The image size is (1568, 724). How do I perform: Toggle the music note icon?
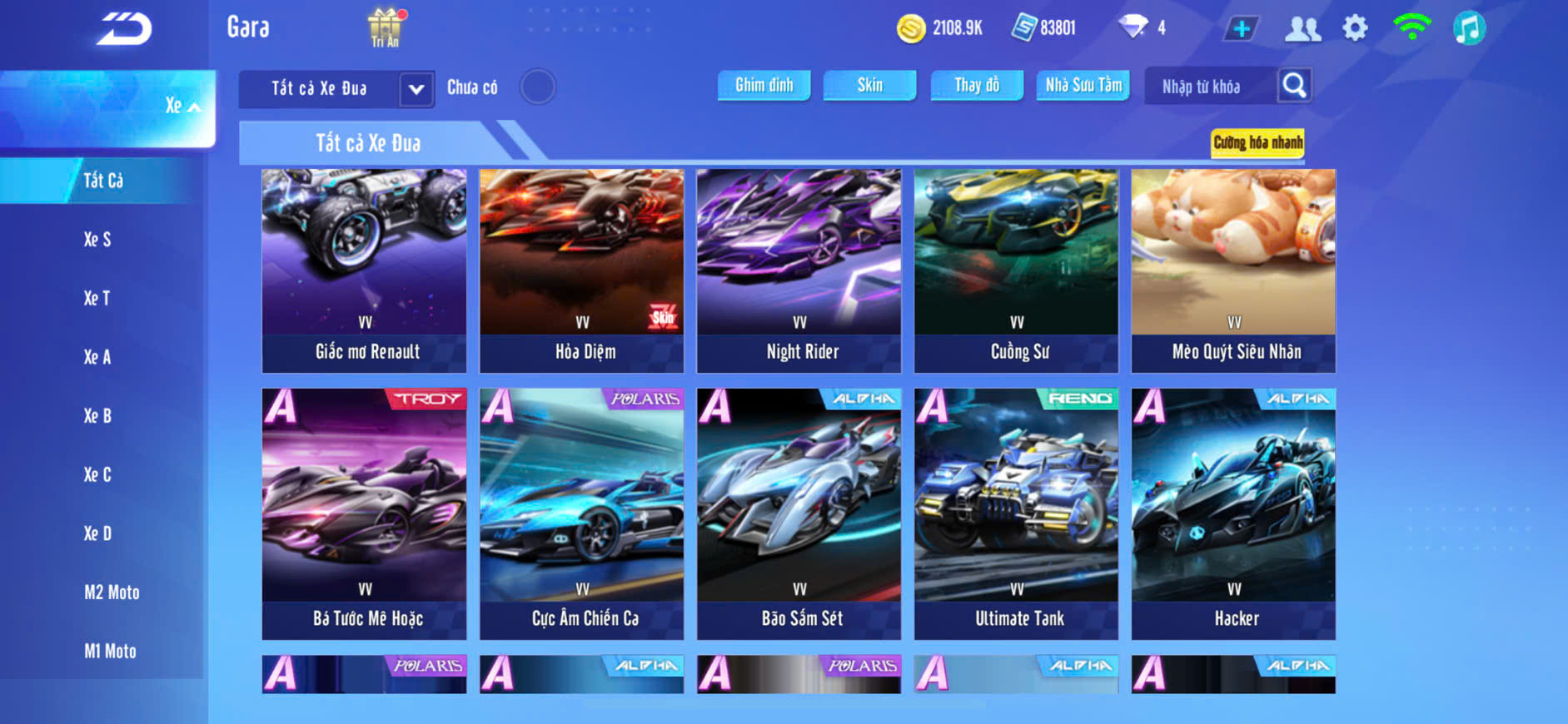pyautogui.click(x=1469, y=28)
